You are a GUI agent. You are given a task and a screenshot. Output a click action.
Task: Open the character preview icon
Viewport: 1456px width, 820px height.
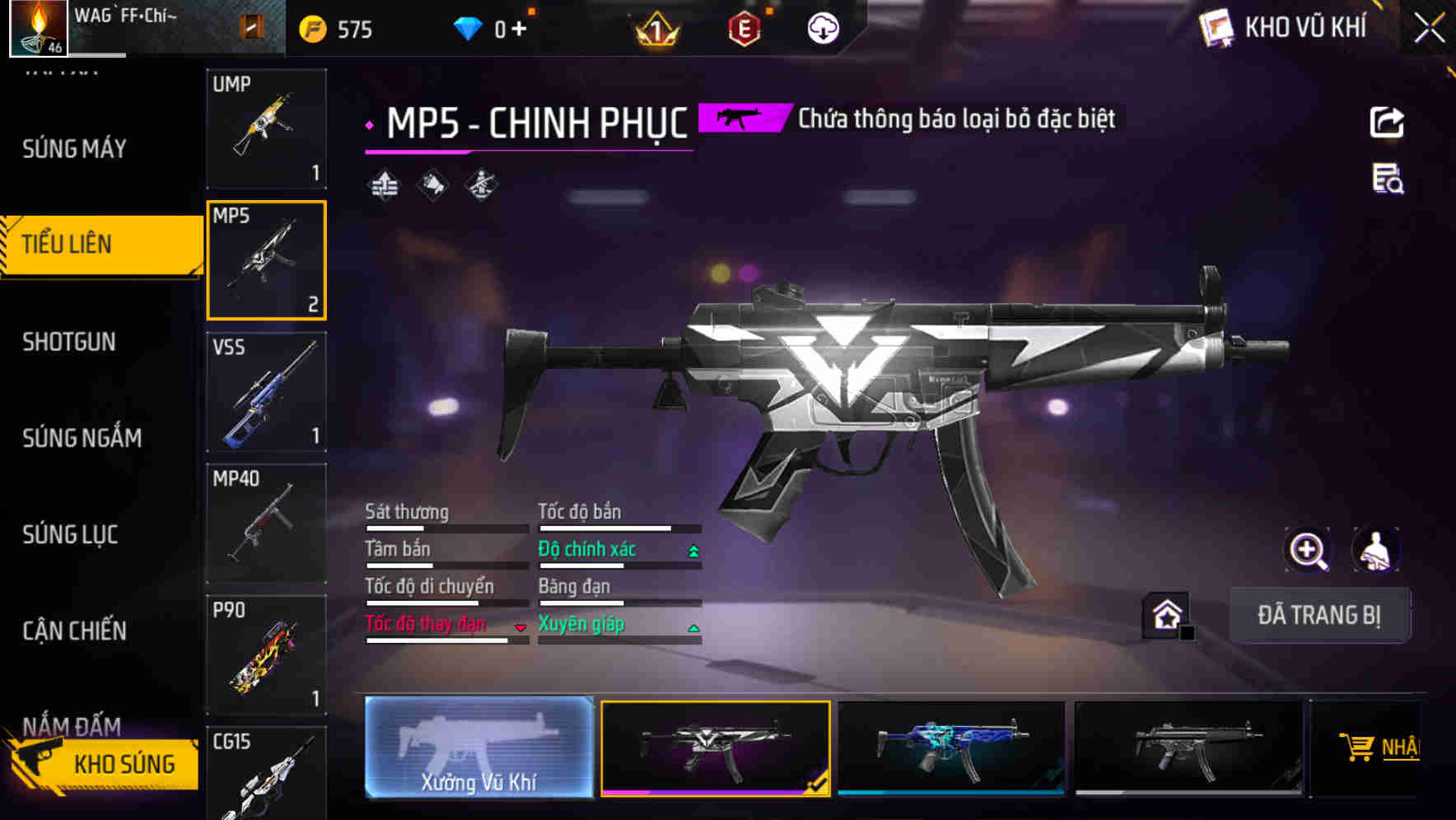pyautogui.click(x=1375, y=550)
